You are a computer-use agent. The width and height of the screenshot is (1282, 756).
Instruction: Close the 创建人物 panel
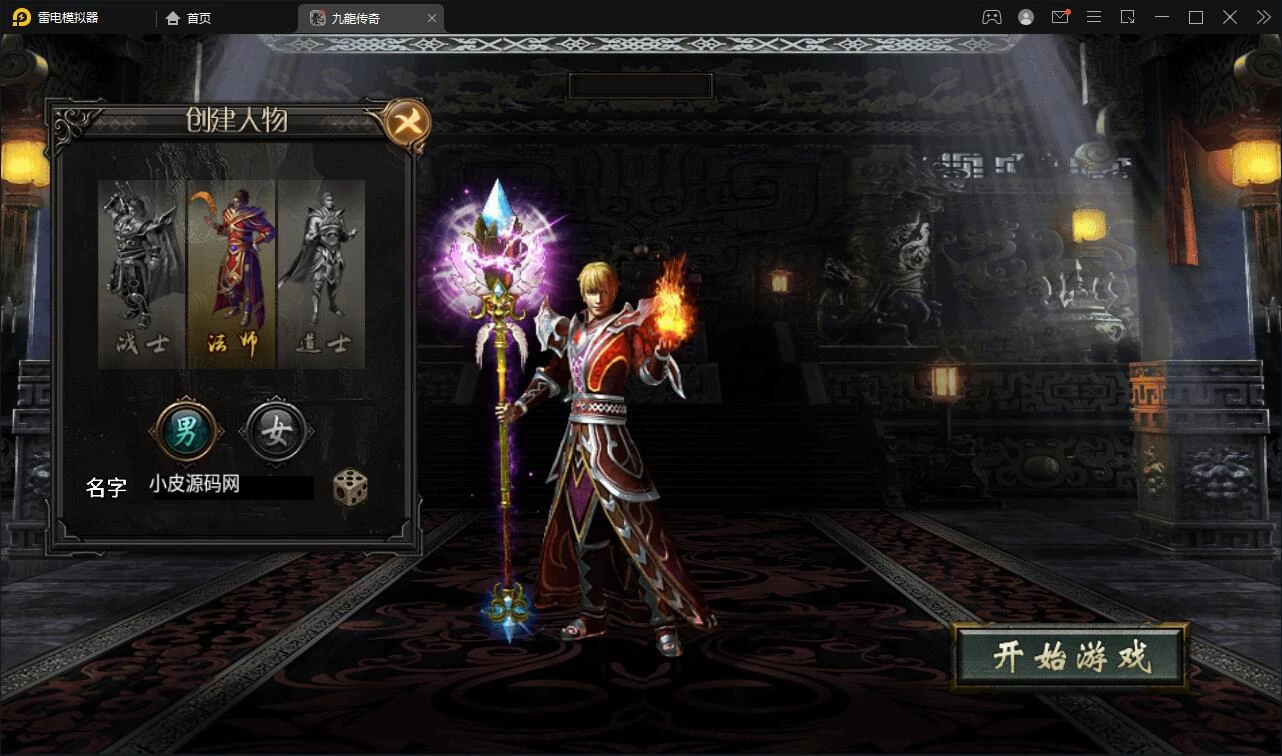[408, 124]
